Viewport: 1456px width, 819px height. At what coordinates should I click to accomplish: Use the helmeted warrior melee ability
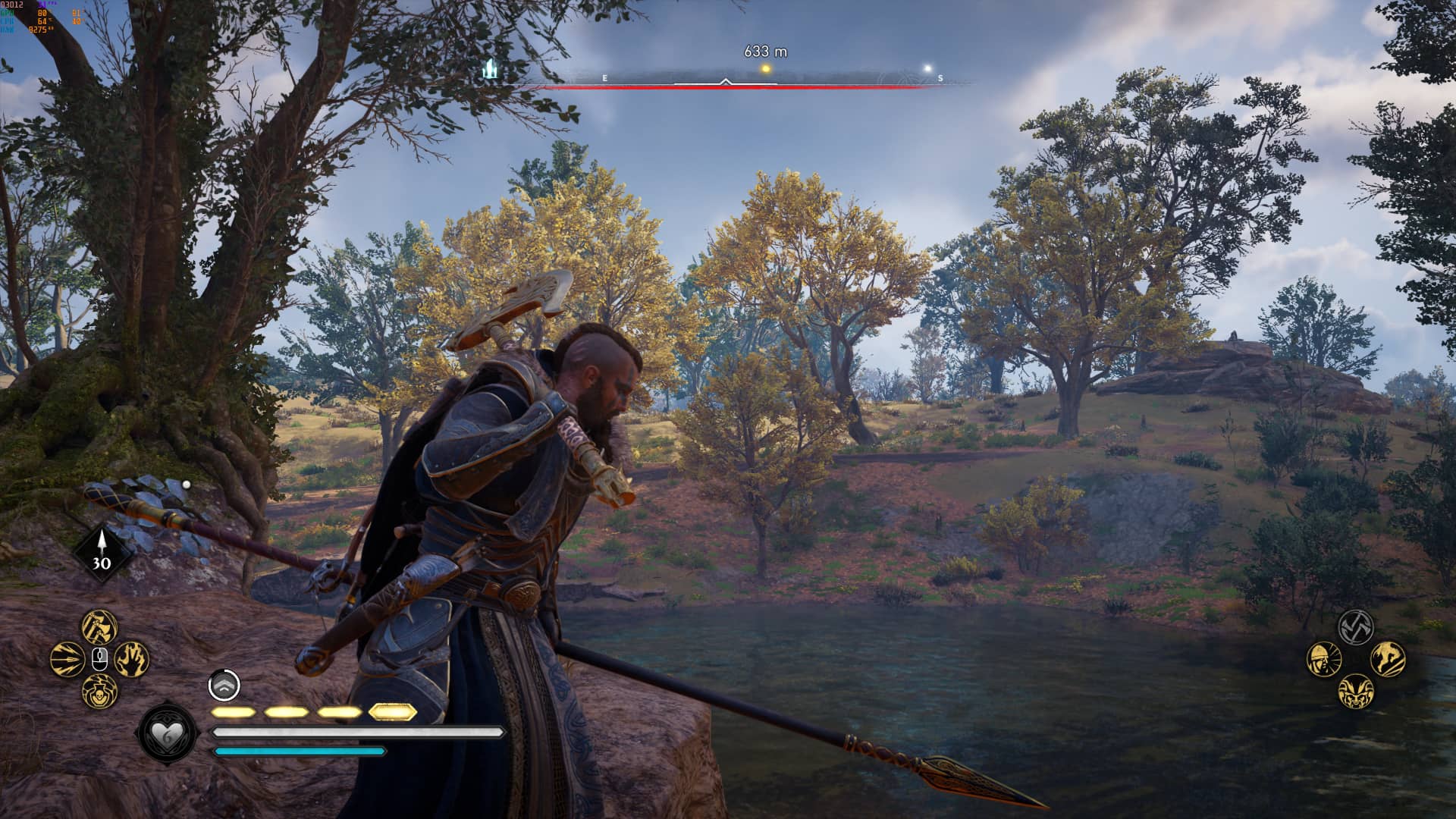point(1324,659)
